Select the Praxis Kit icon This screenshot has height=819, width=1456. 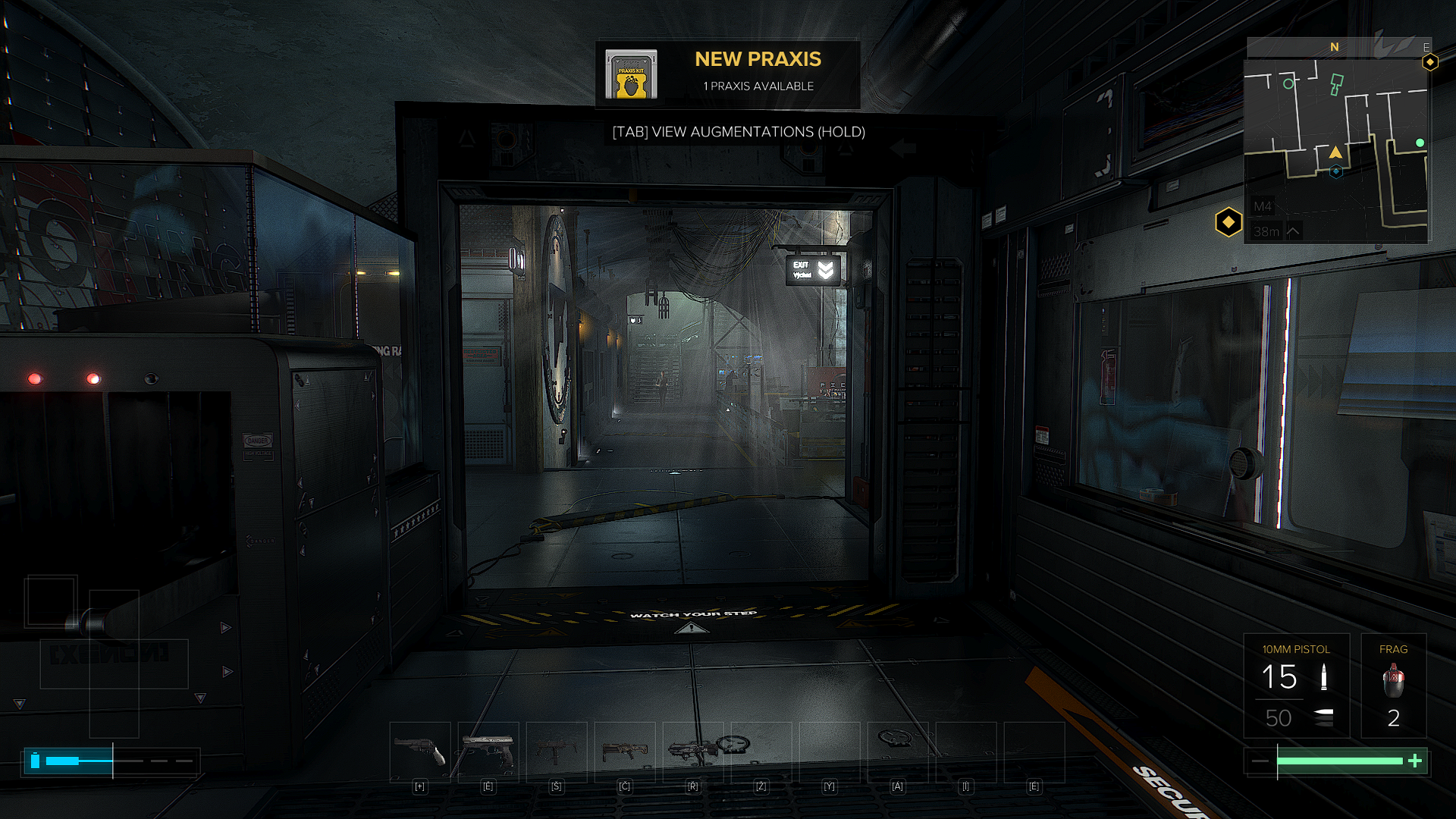pos(631,74)
